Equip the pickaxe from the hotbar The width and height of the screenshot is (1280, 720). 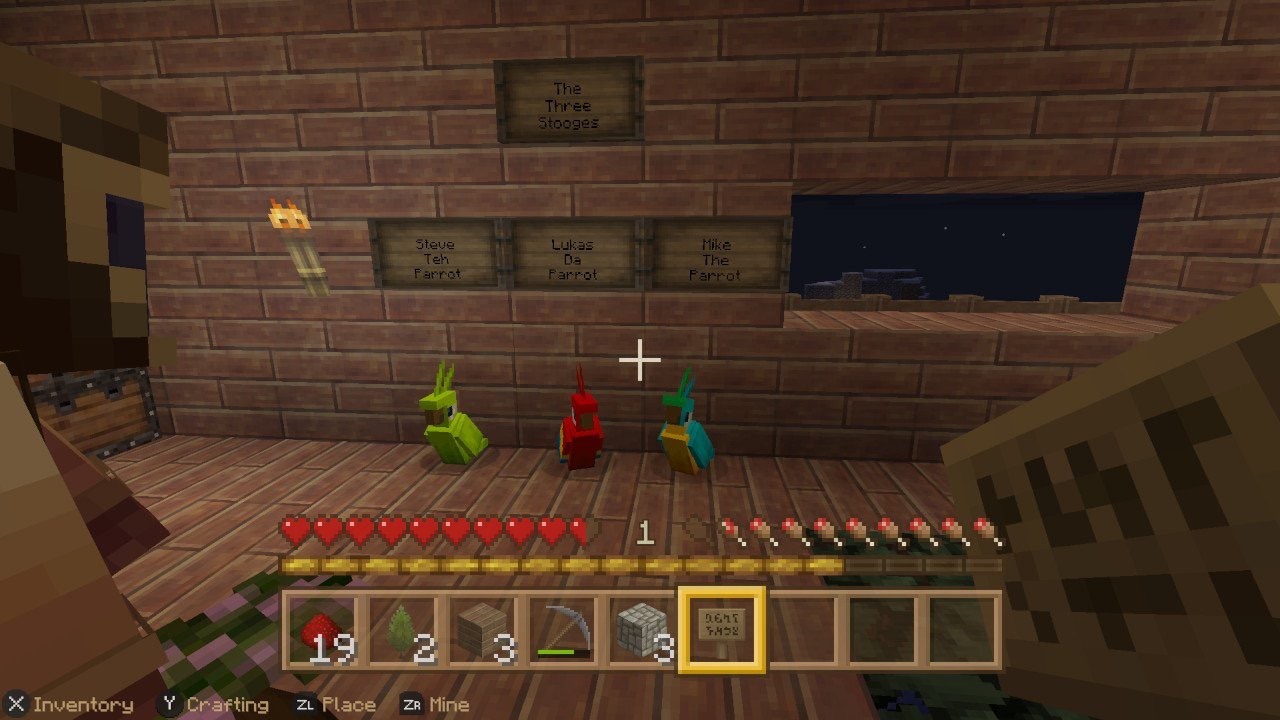click(x=562, y=630)
